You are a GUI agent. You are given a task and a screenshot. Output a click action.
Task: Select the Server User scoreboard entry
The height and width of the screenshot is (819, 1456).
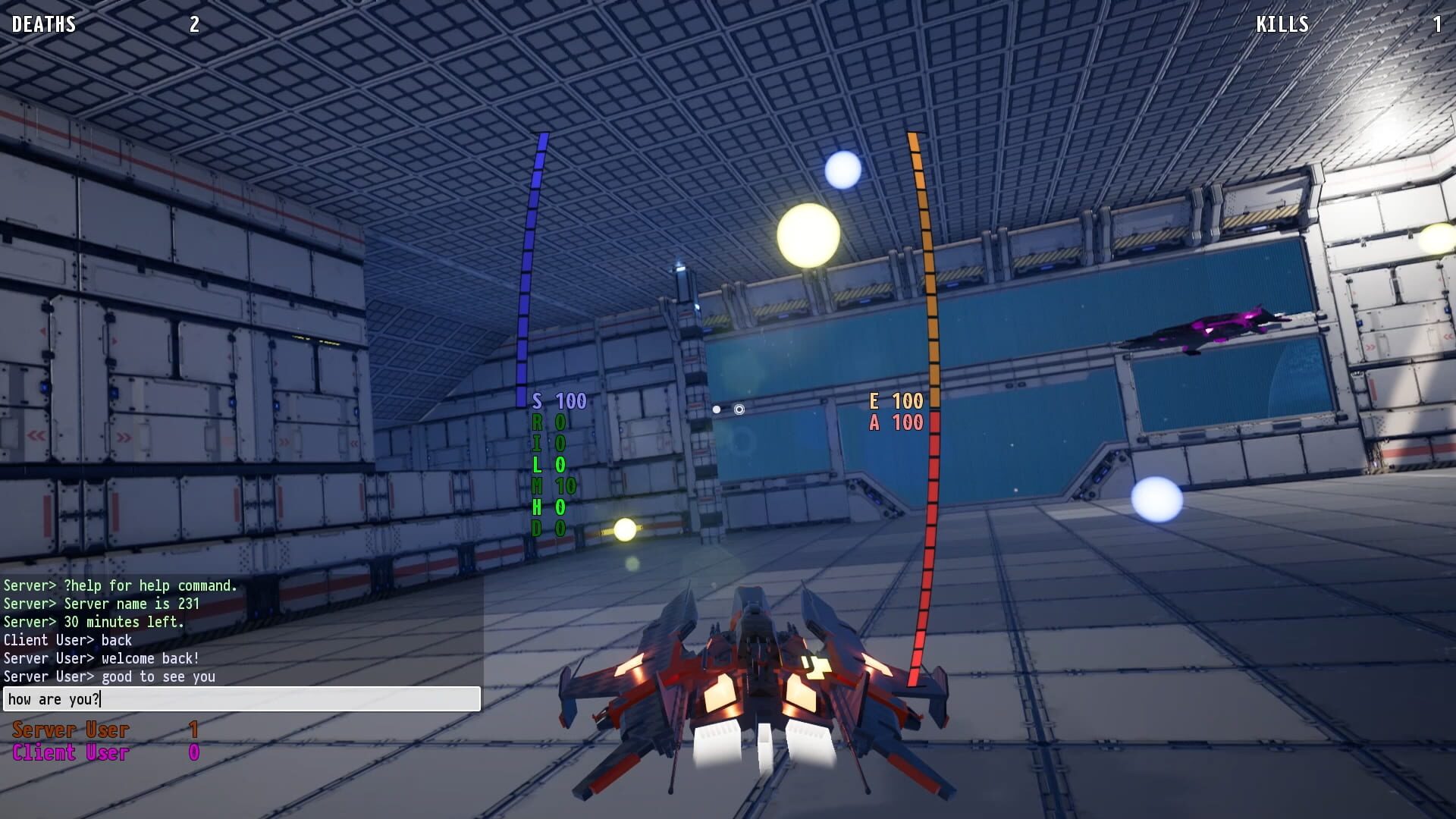pyautogui.click(x=68, y=730)
